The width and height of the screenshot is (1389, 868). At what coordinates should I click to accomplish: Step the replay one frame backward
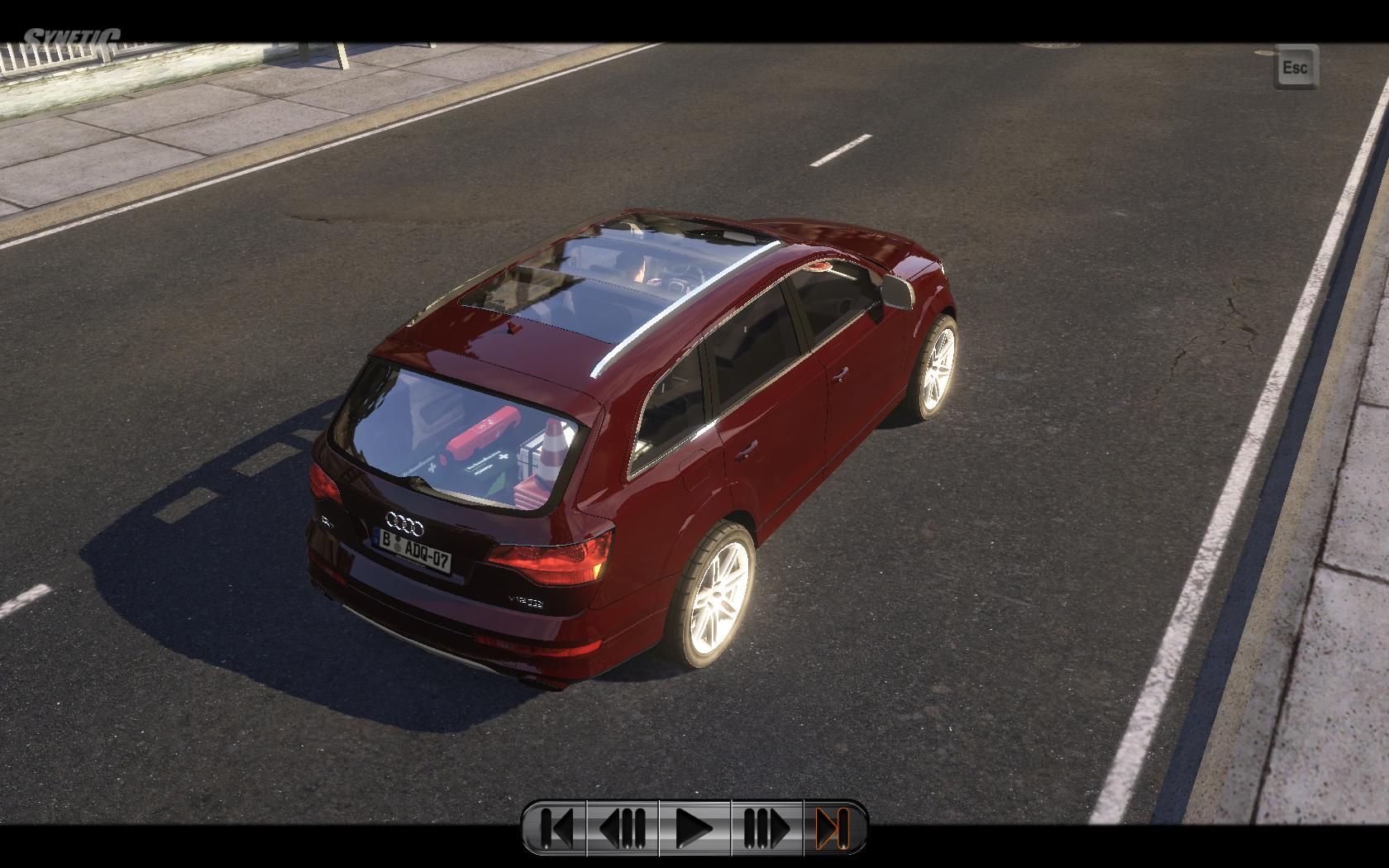[x=623, y=827]
